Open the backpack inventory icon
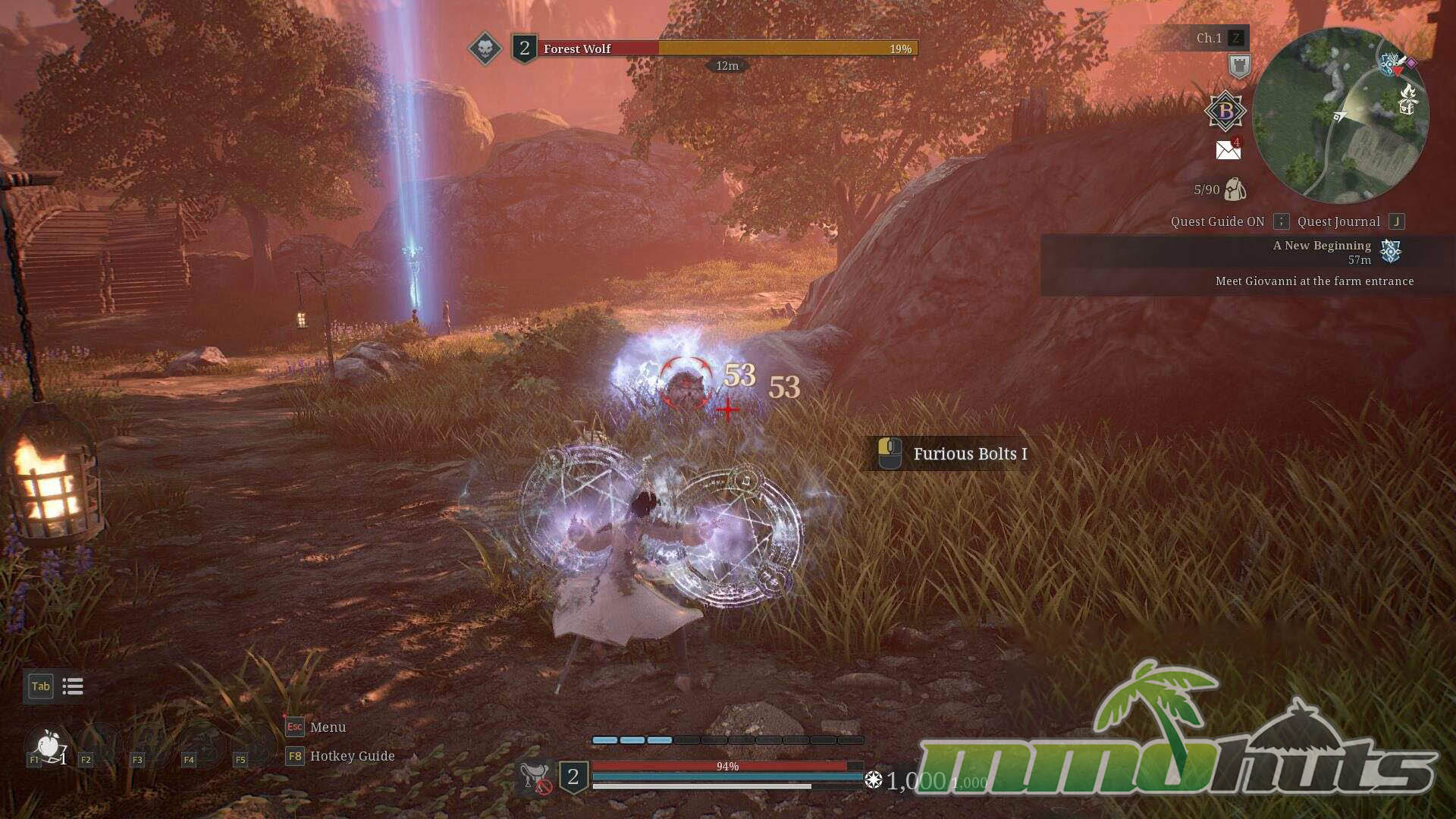 click(x=1235, y=190)
